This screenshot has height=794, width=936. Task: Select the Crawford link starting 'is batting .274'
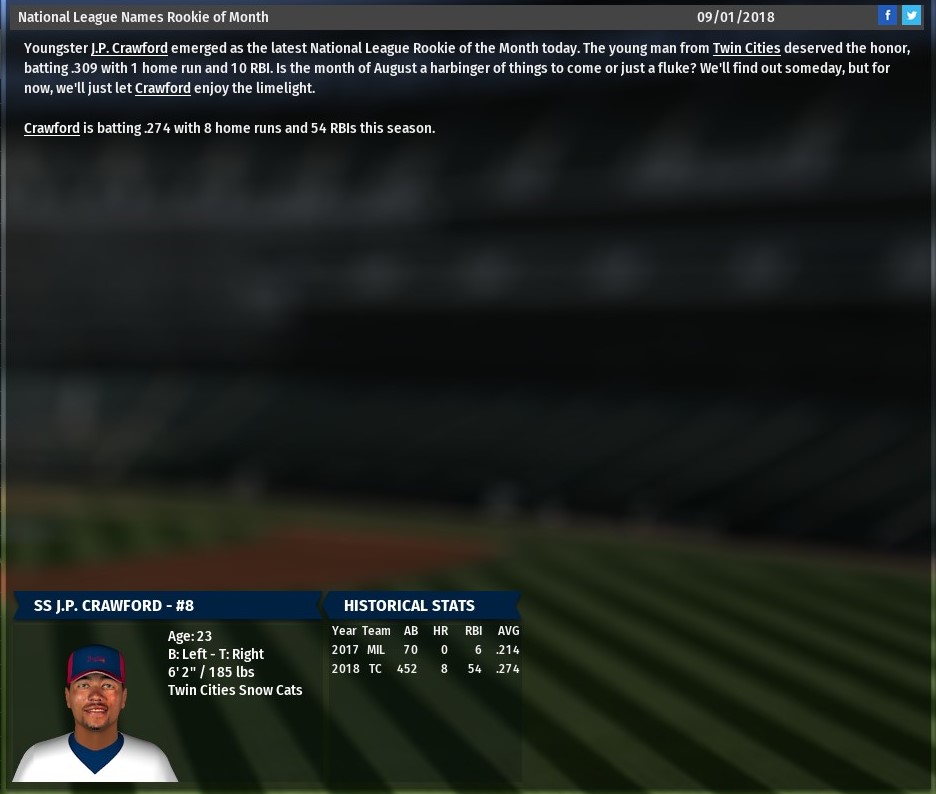tap(52, 128)
